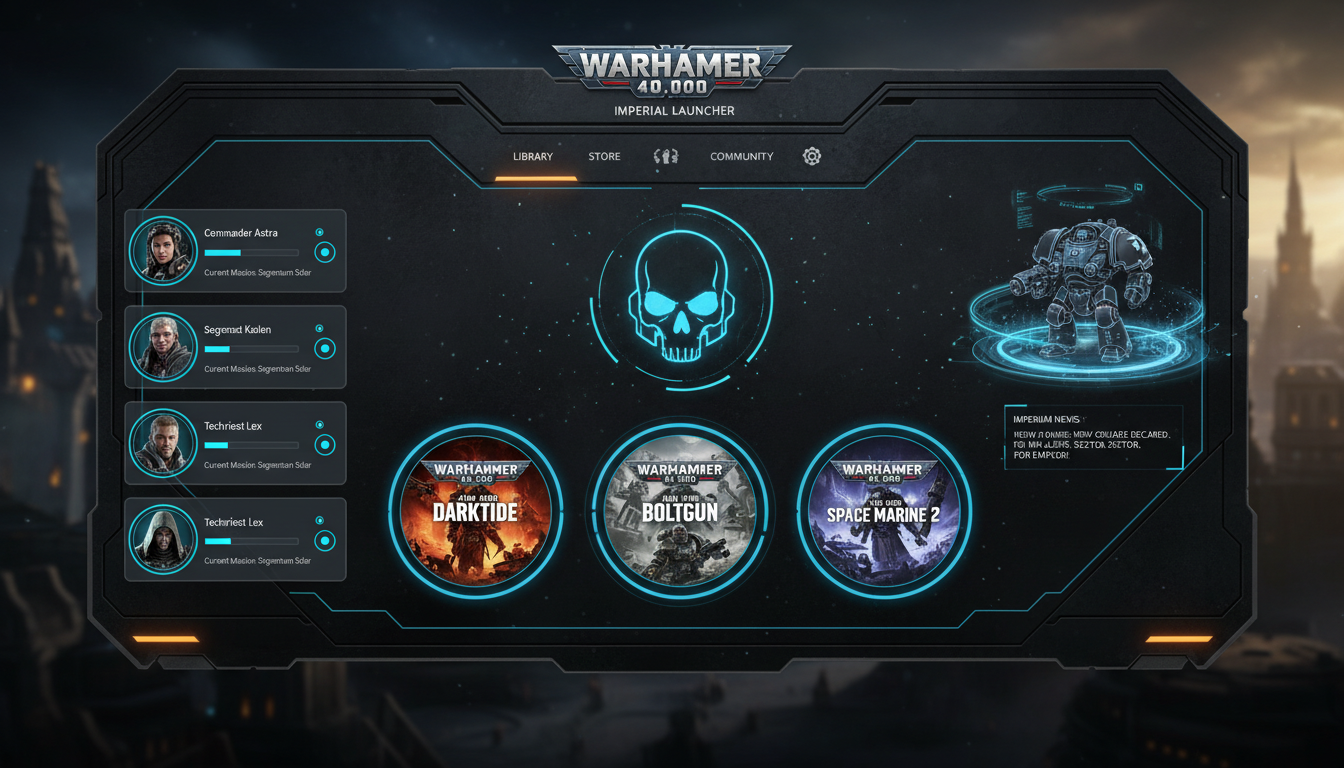Open the Imperium News panel
The width and height of the screenshot is (1344, 768).
[x=1094, y=437]
